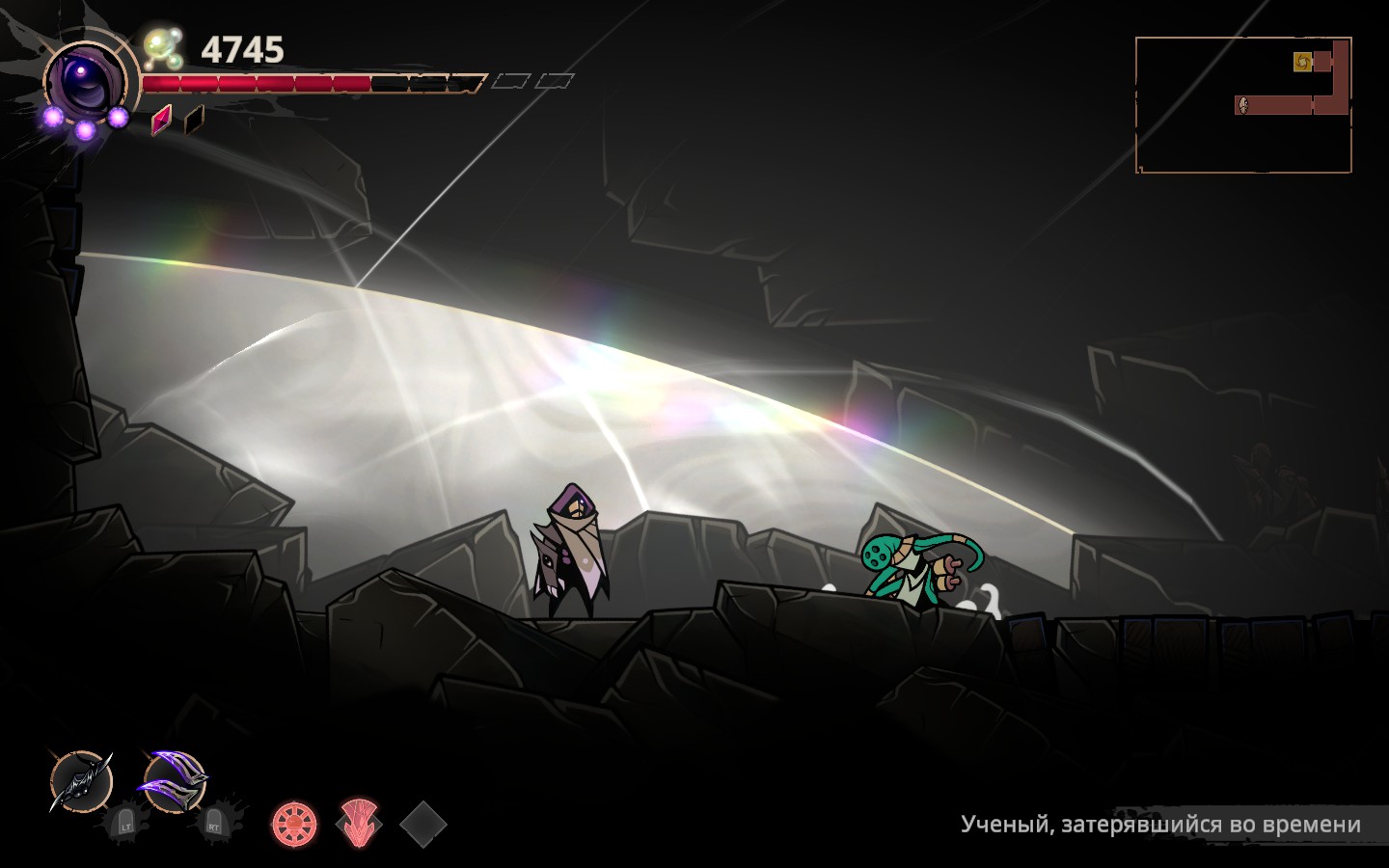Open the empty diamond ability slot
The image size is (1389, 868).
(422, 823)
